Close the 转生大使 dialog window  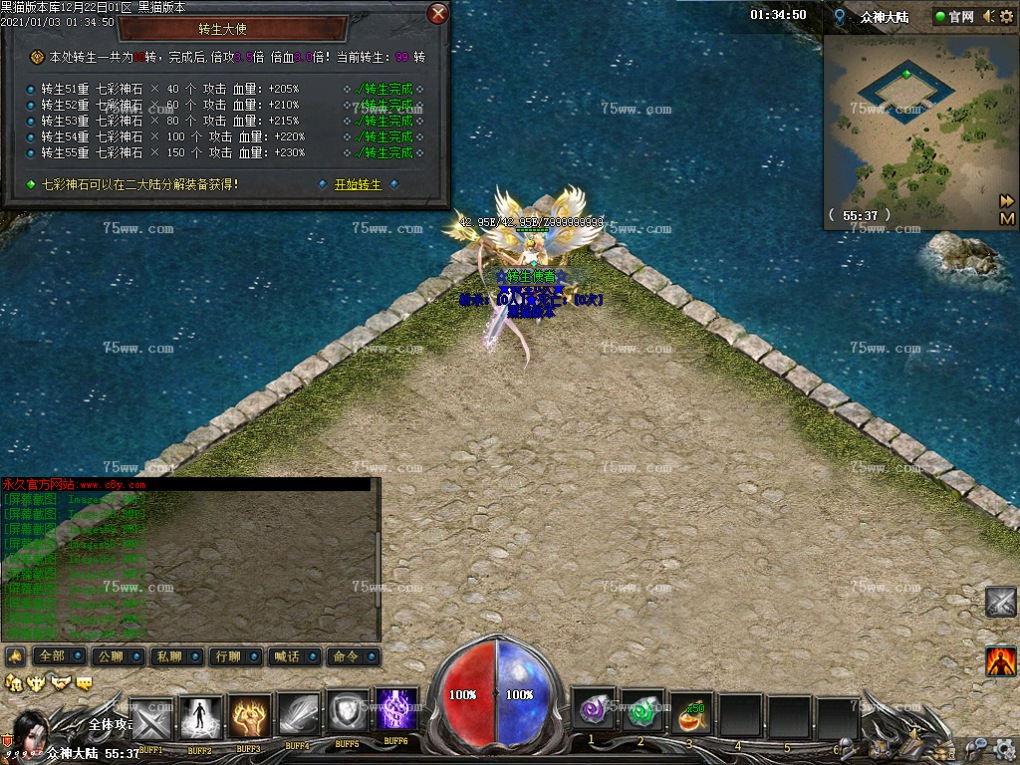click(x=437, y=14)
